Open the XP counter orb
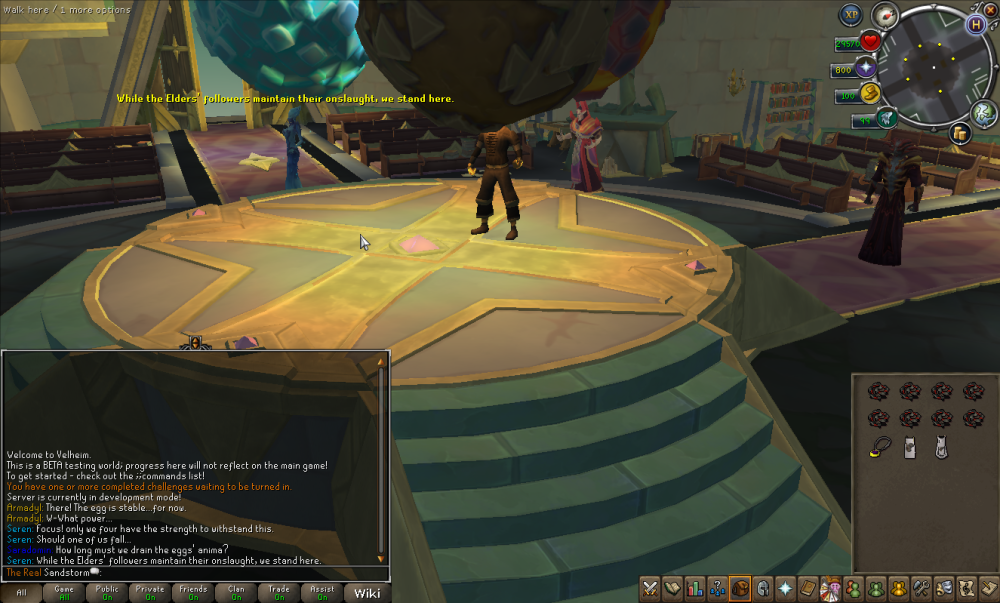Viewport: 1000px width, 603px height. [851, 15]
